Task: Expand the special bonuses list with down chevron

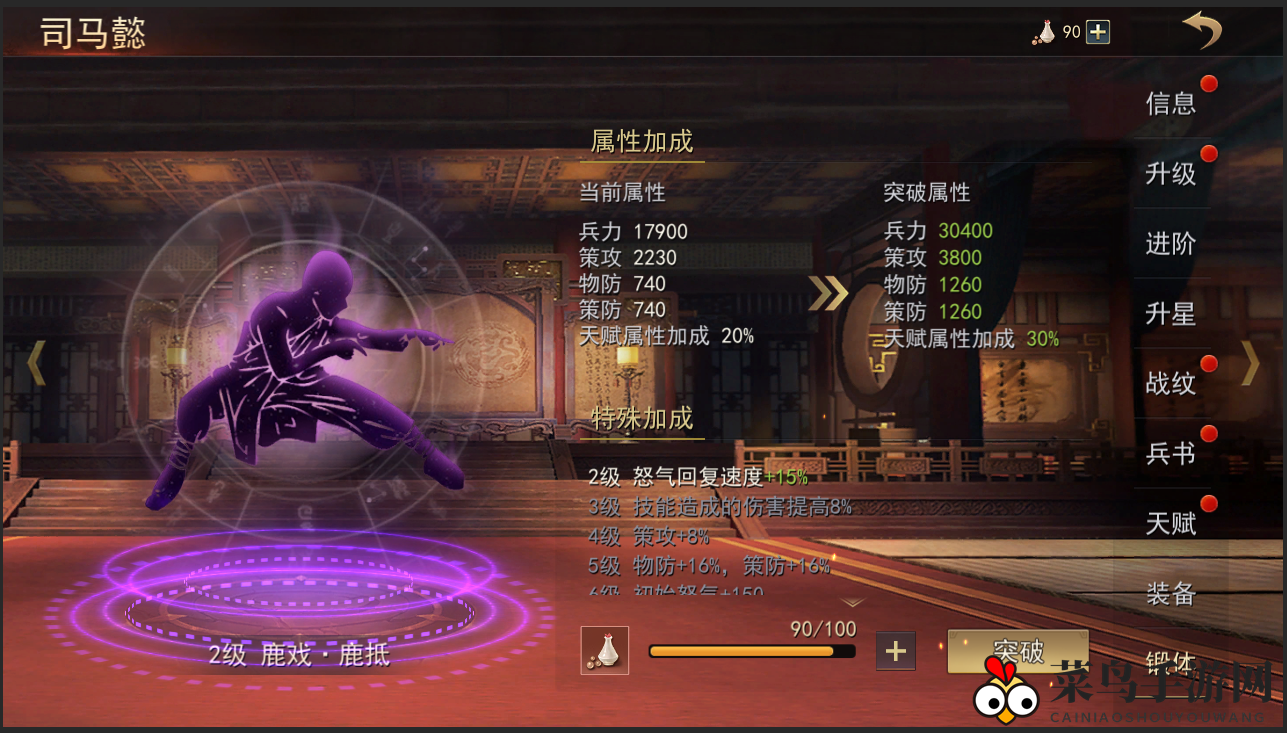Action: [x=855, y=604]
